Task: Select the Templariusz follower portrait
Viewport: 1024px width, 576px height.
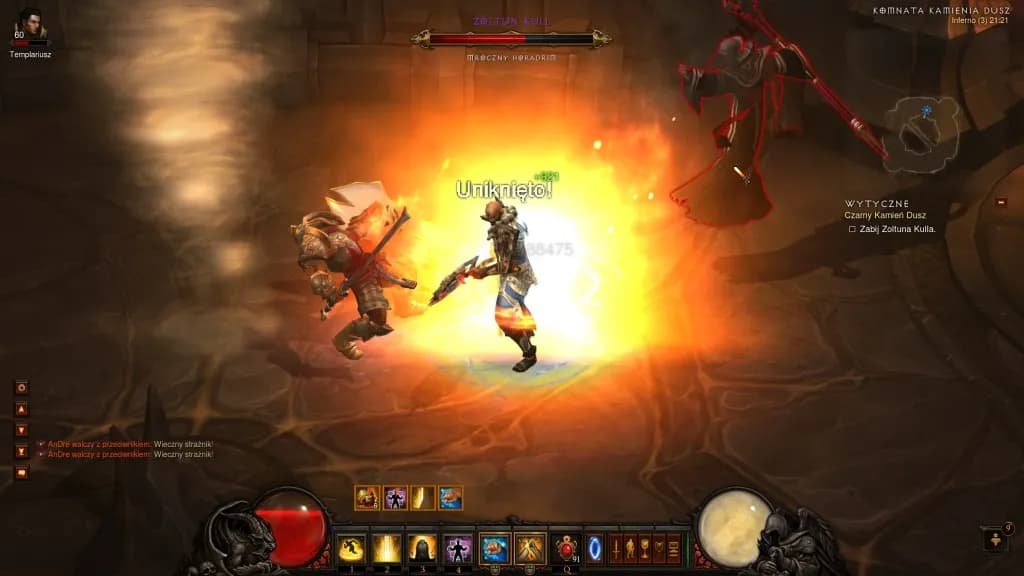Action: click(x=30, y=24)
